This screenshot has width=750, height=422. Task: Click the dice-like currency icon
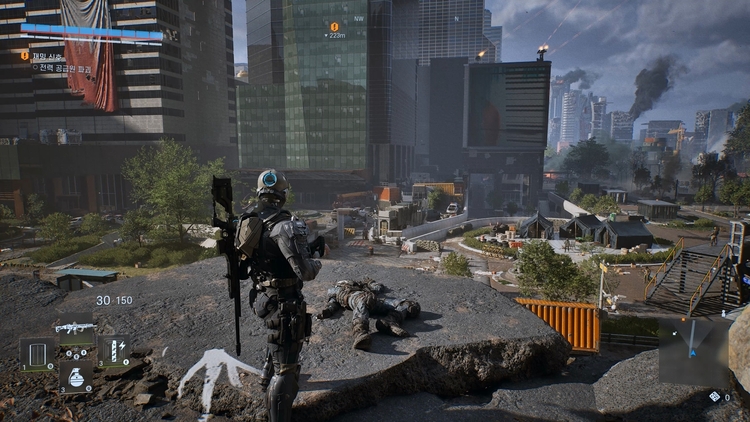tap(714, 397)
